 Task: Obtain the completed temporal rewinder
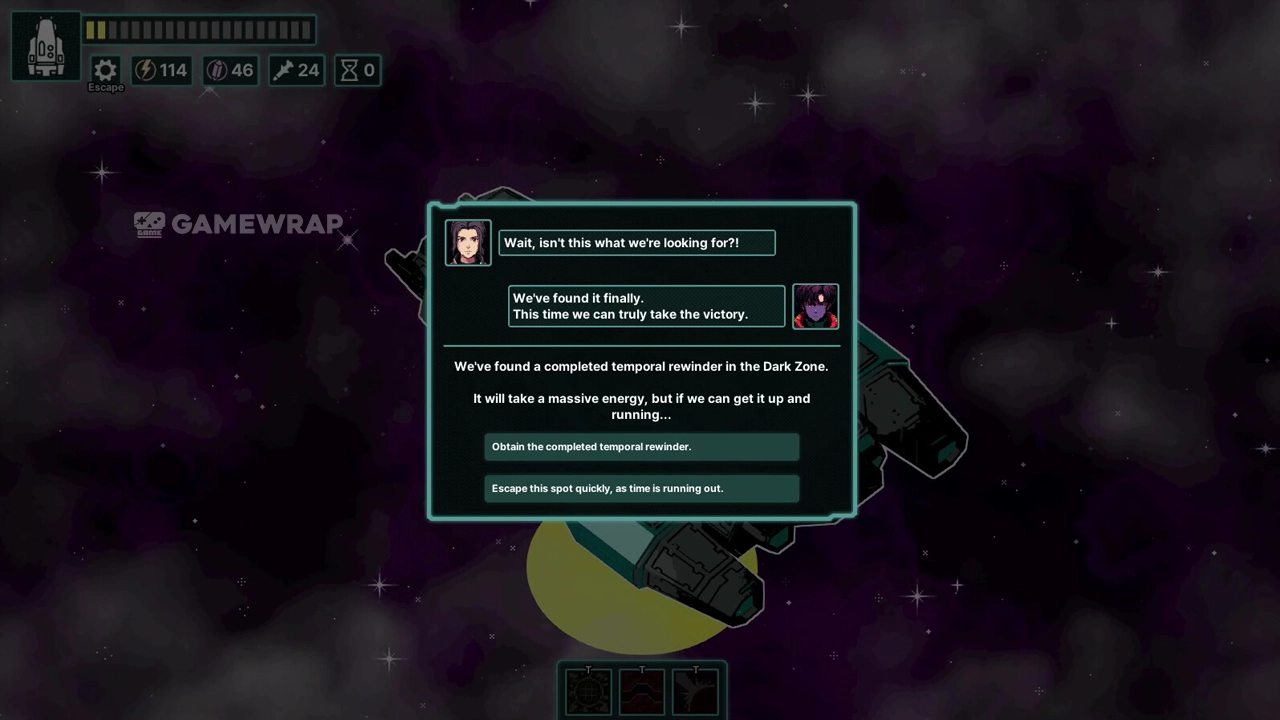pyautogui.click(x=641, y=447)
